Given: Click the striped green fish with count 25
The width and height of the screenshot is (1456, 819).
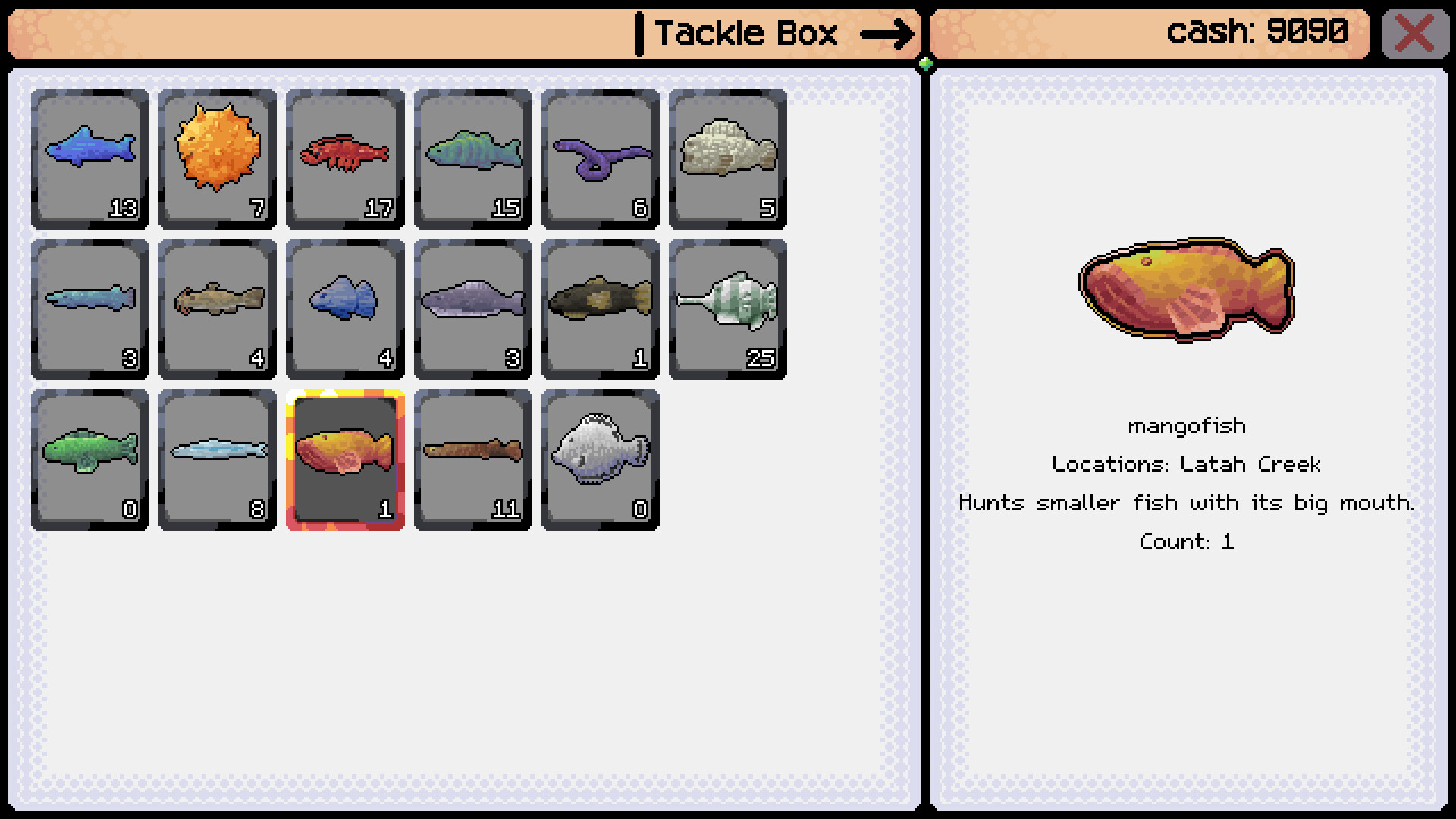Looking at the screenshot, I should [x=726, y=303].
